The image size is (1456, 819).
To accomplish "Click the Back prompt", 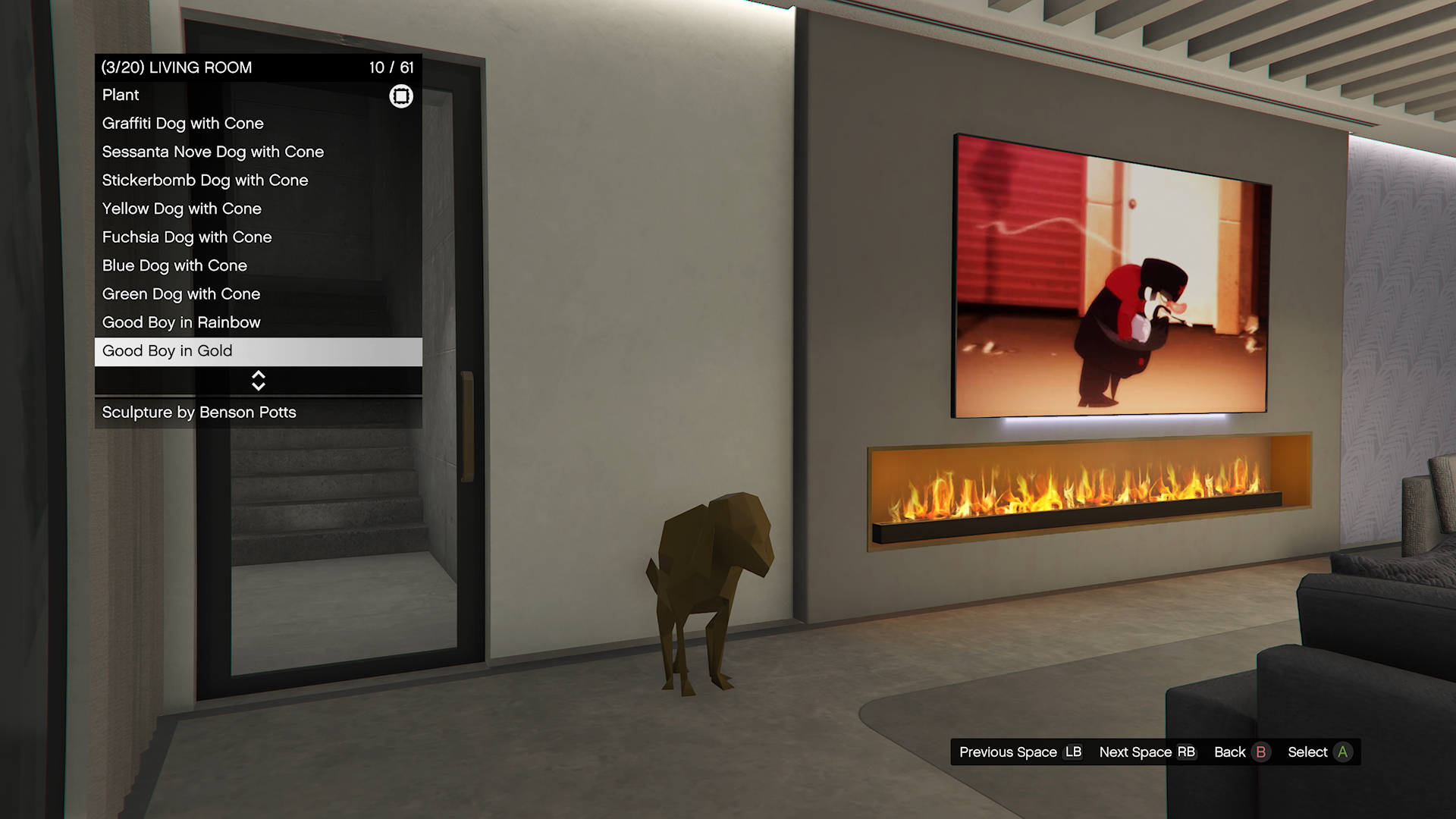I will pyautogui.click(x=1241, y=752).
